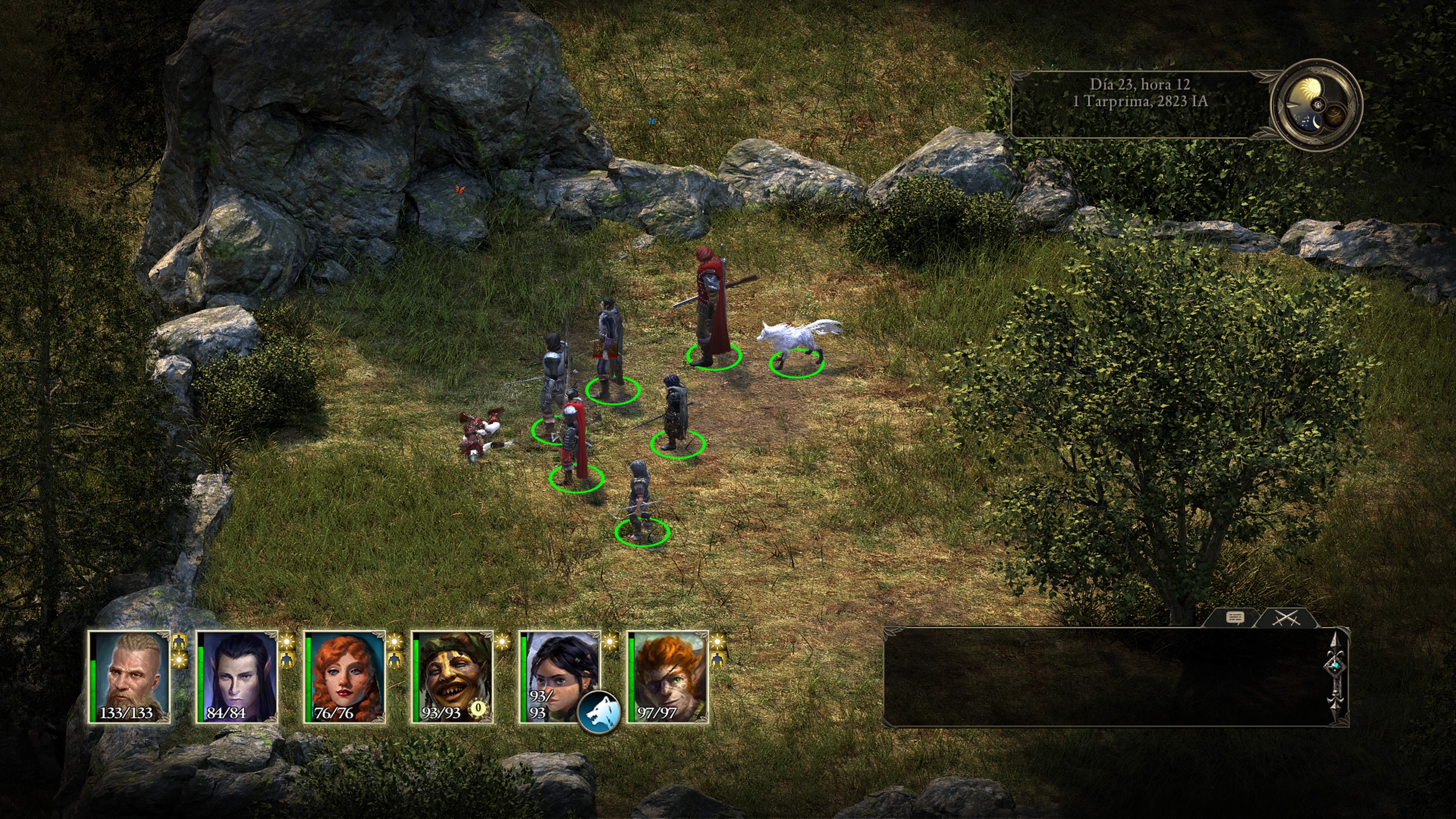Screen dimensions: 1456x819
Task: Switch to the crossed-swords combat log tab
Action: click(x=1286, y=618)
